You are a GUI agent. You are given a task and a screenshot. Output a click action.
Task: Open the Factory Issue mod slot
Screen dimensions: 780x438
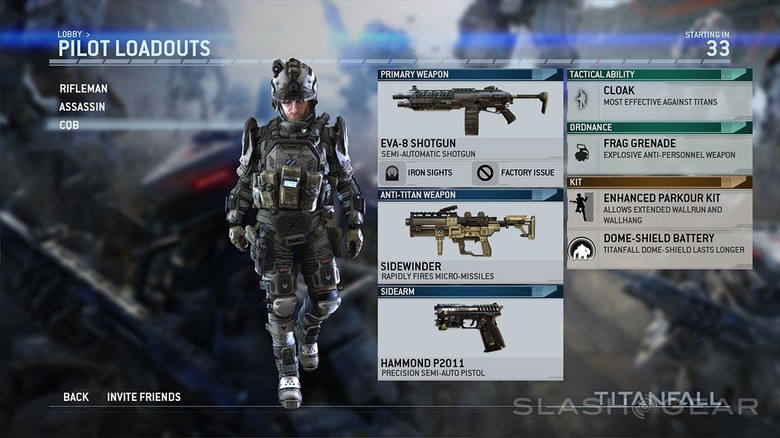[x=516, y=172]
